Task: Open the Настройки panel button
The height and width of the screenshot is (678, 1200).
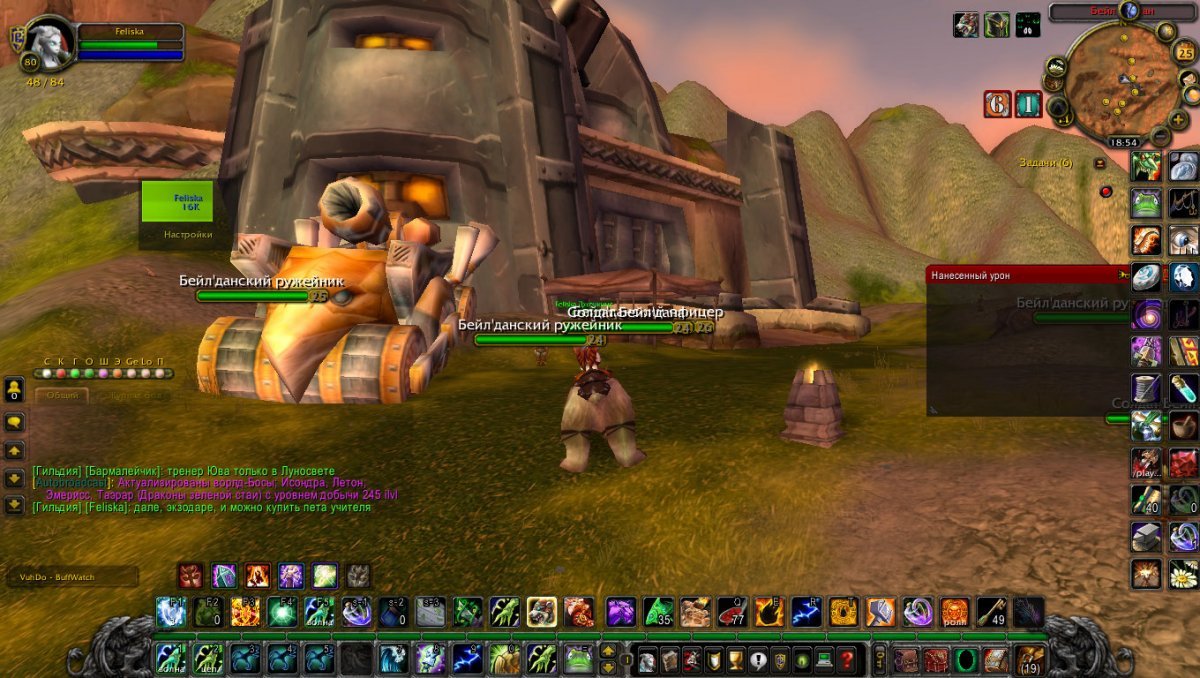Action: tap(188, 235)
